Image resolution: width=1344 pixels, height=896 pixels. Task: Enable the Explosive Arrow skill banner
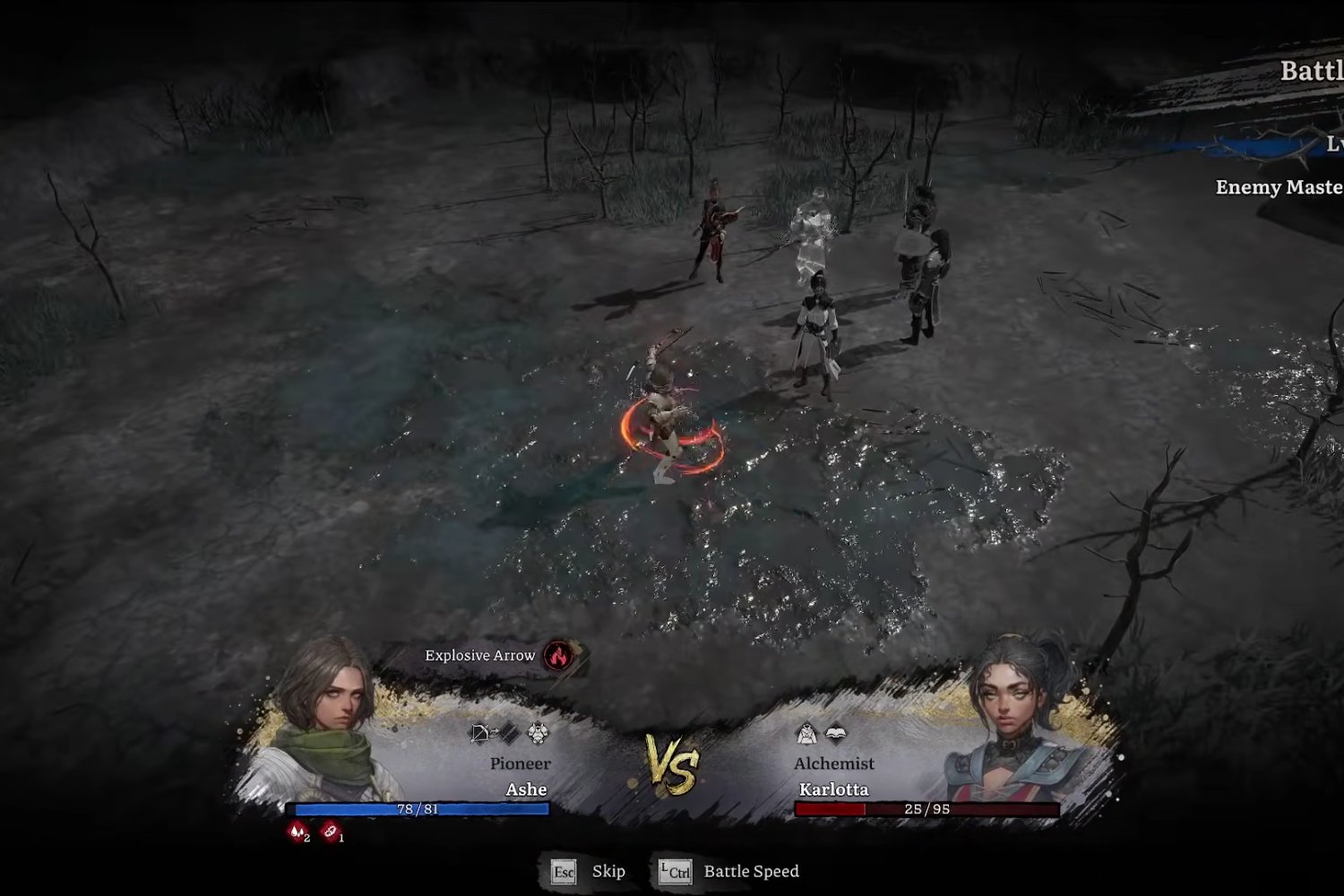tap(480, 655)
